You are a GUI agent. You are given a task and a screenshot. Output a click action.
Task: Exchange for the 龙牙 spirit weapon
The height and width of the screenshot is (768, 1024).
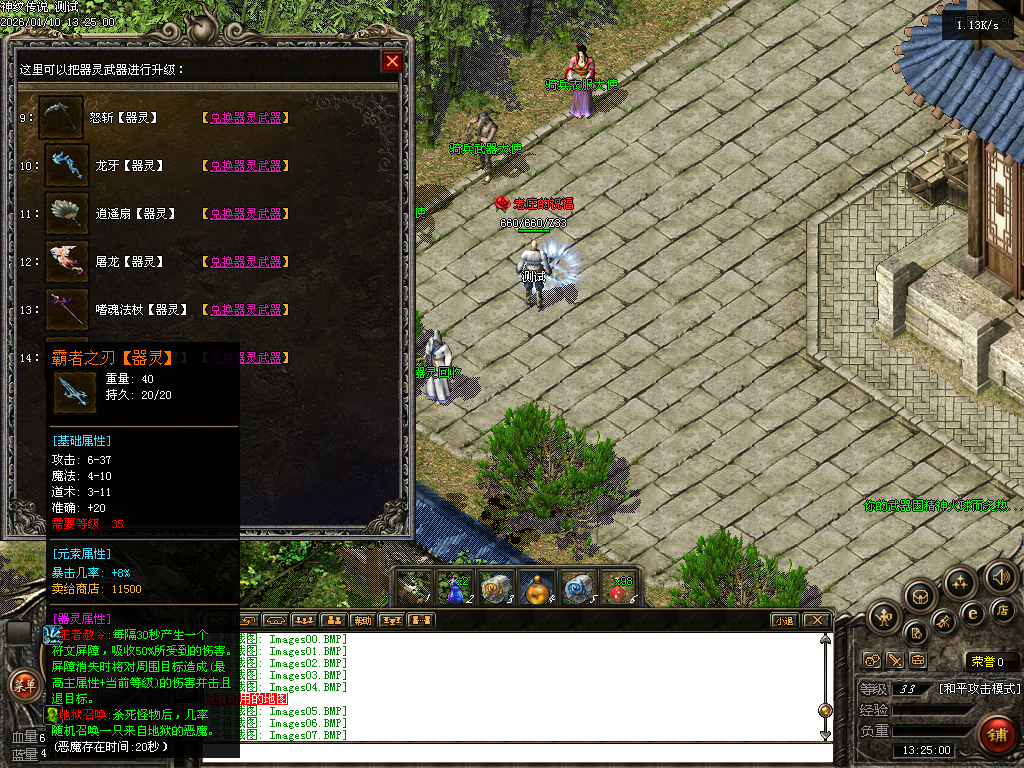[245, 166]
